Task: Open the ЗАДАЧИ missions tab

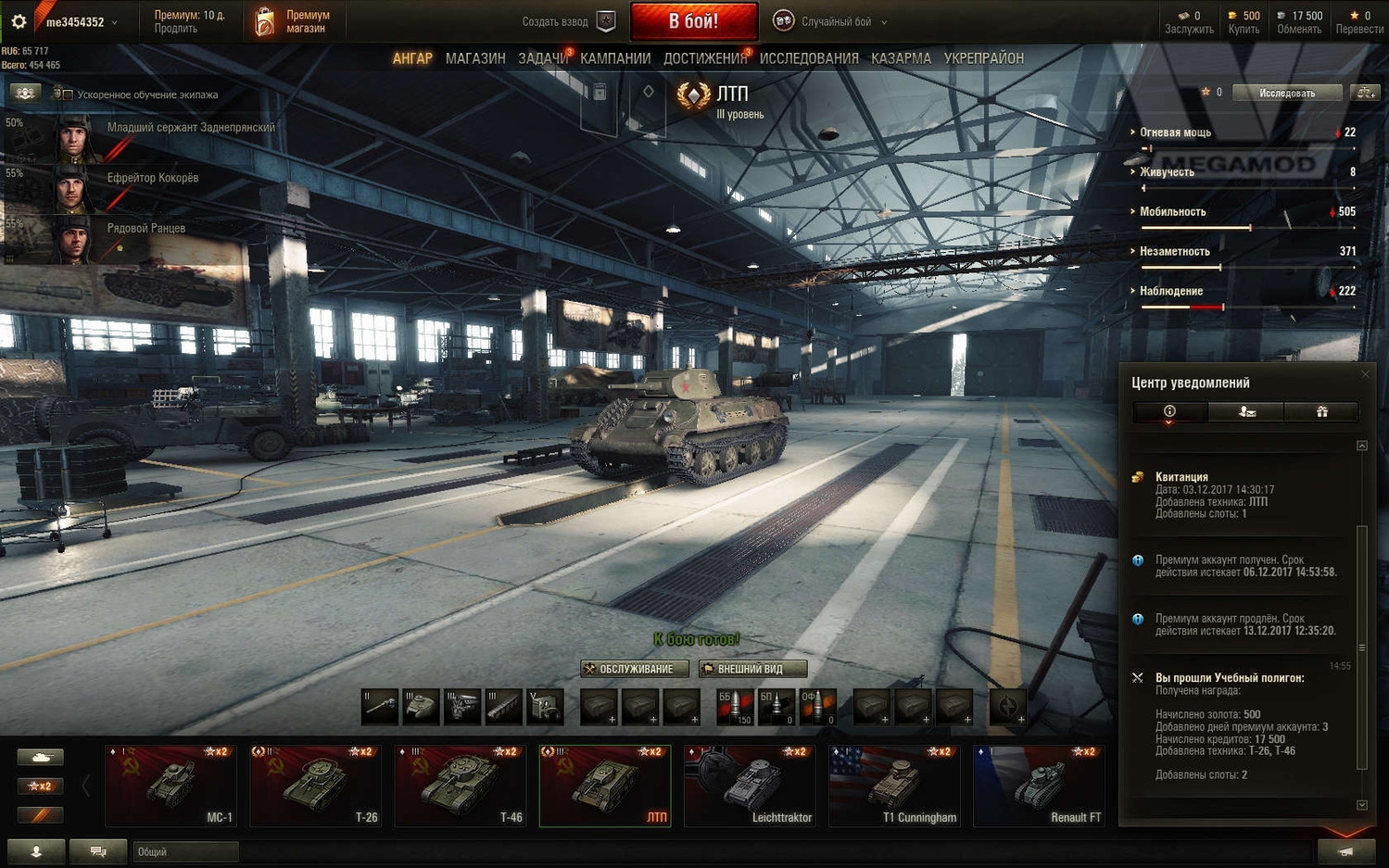Action: tap(543, 58)
